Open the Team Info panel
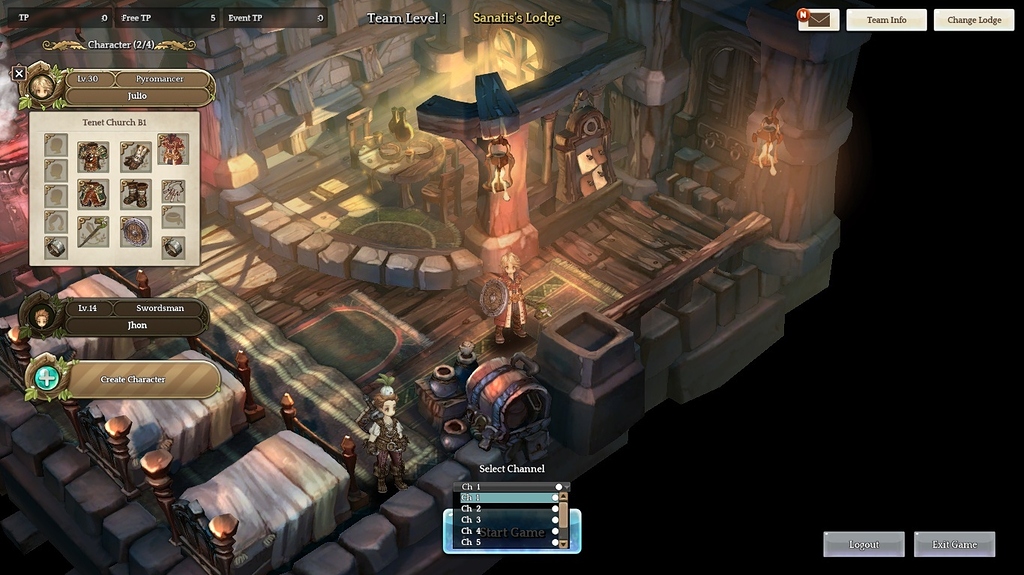Image resolution: width=1024 pixels, height=575 pixels. [885, 20]
